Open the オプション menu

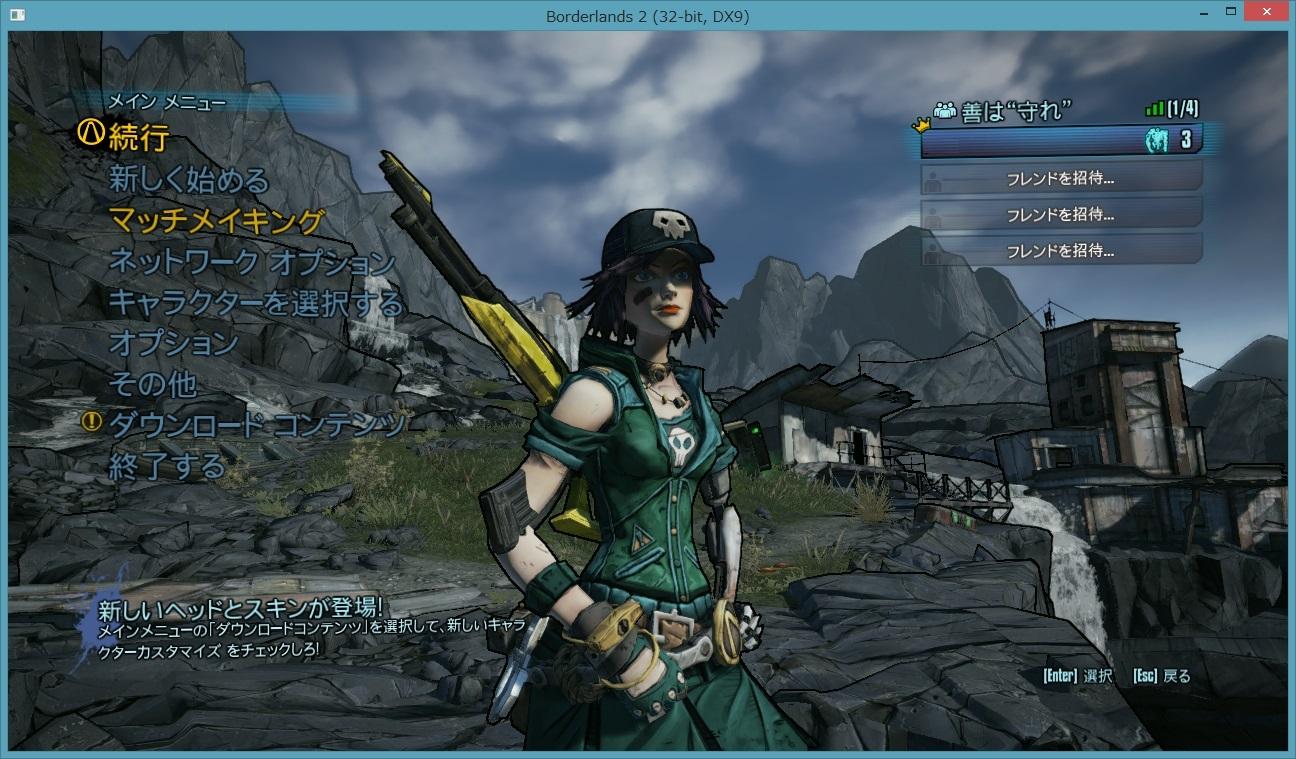pos(173,343)
